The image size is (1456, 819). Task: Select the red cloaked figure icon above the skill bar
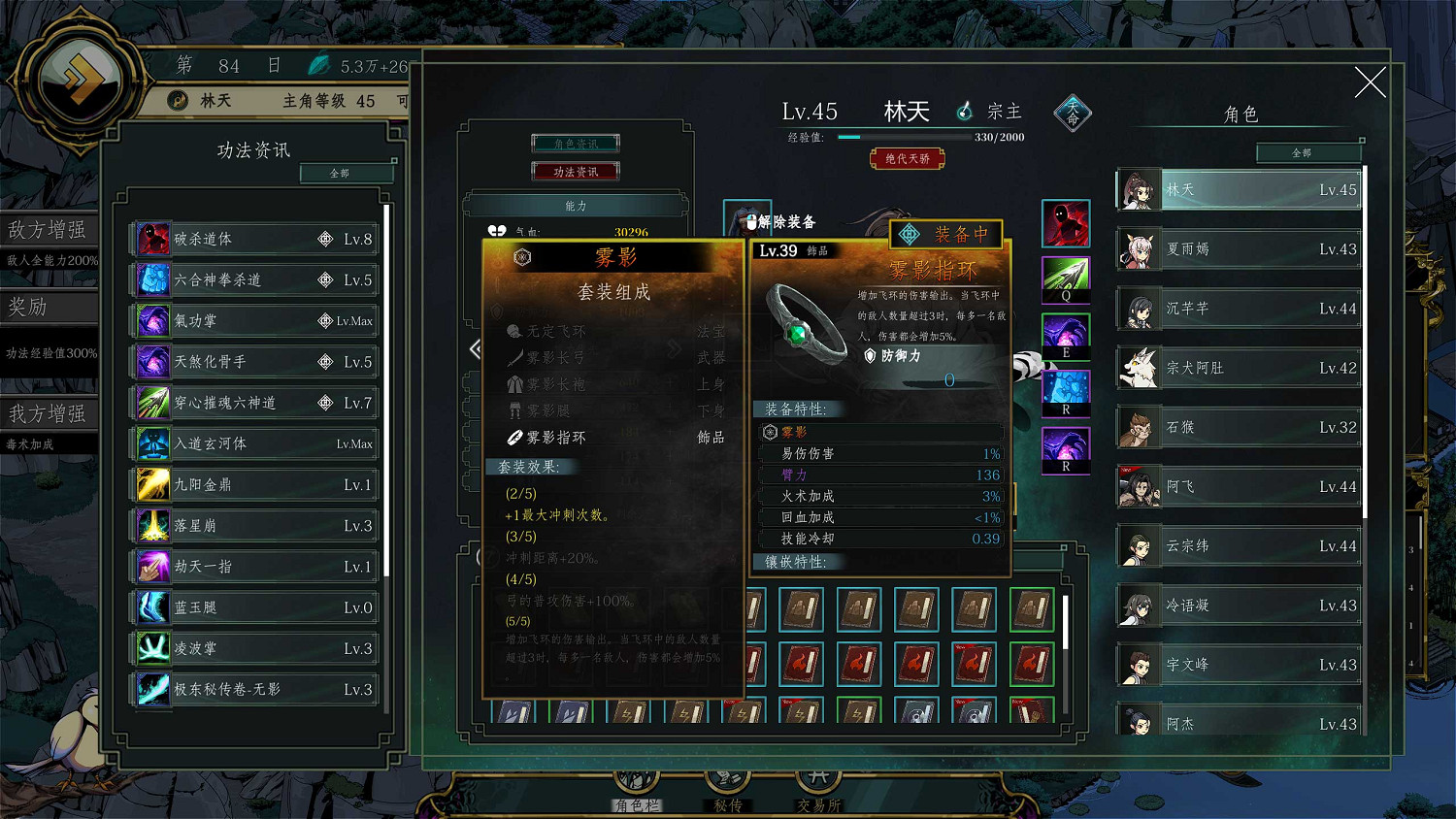pyautogui.click(x=1066, y=222)
